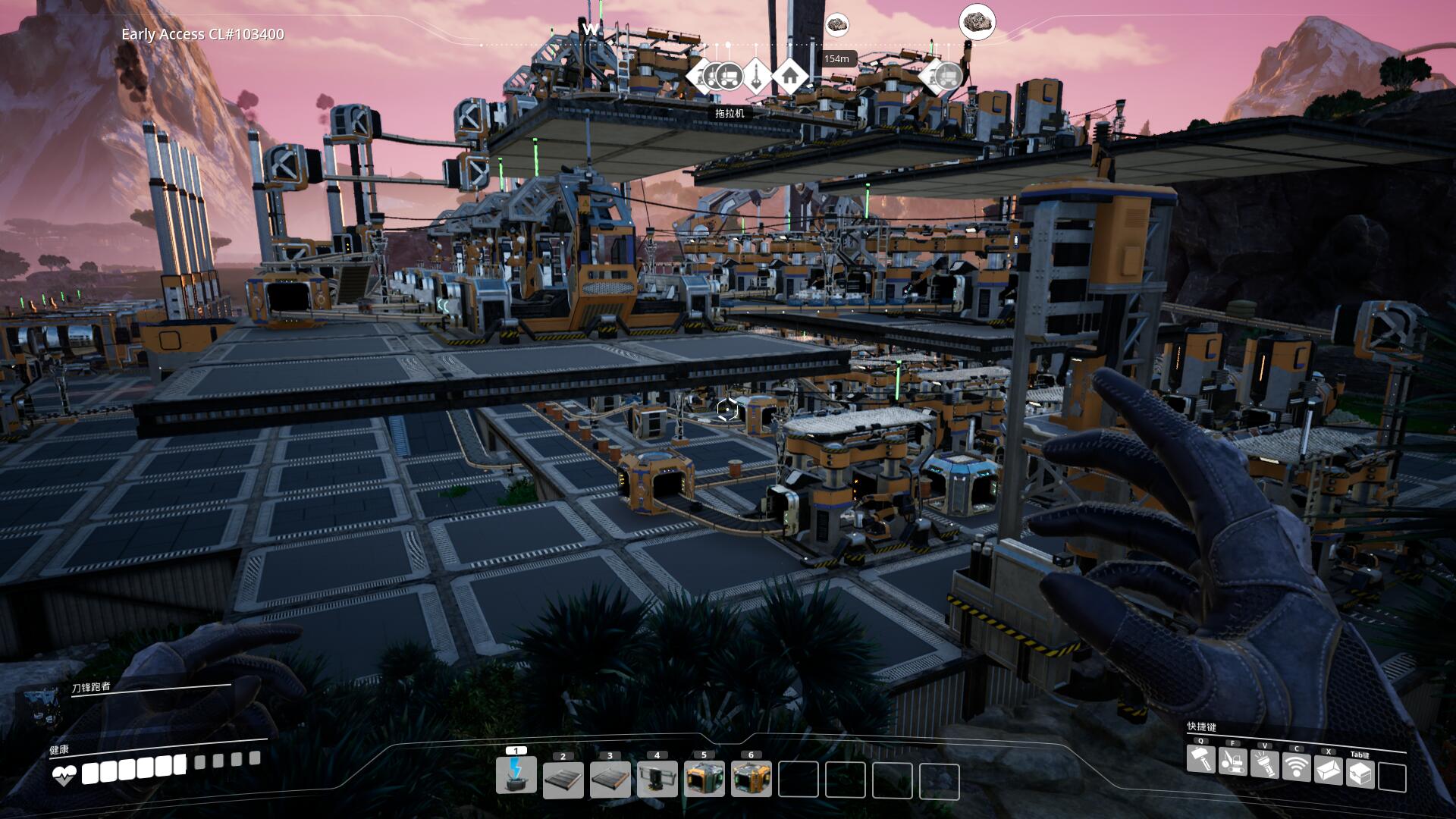Activate the dismantle excavator shortcut
This screenshot has height=819, width=1456.
tap(1232, 761)
